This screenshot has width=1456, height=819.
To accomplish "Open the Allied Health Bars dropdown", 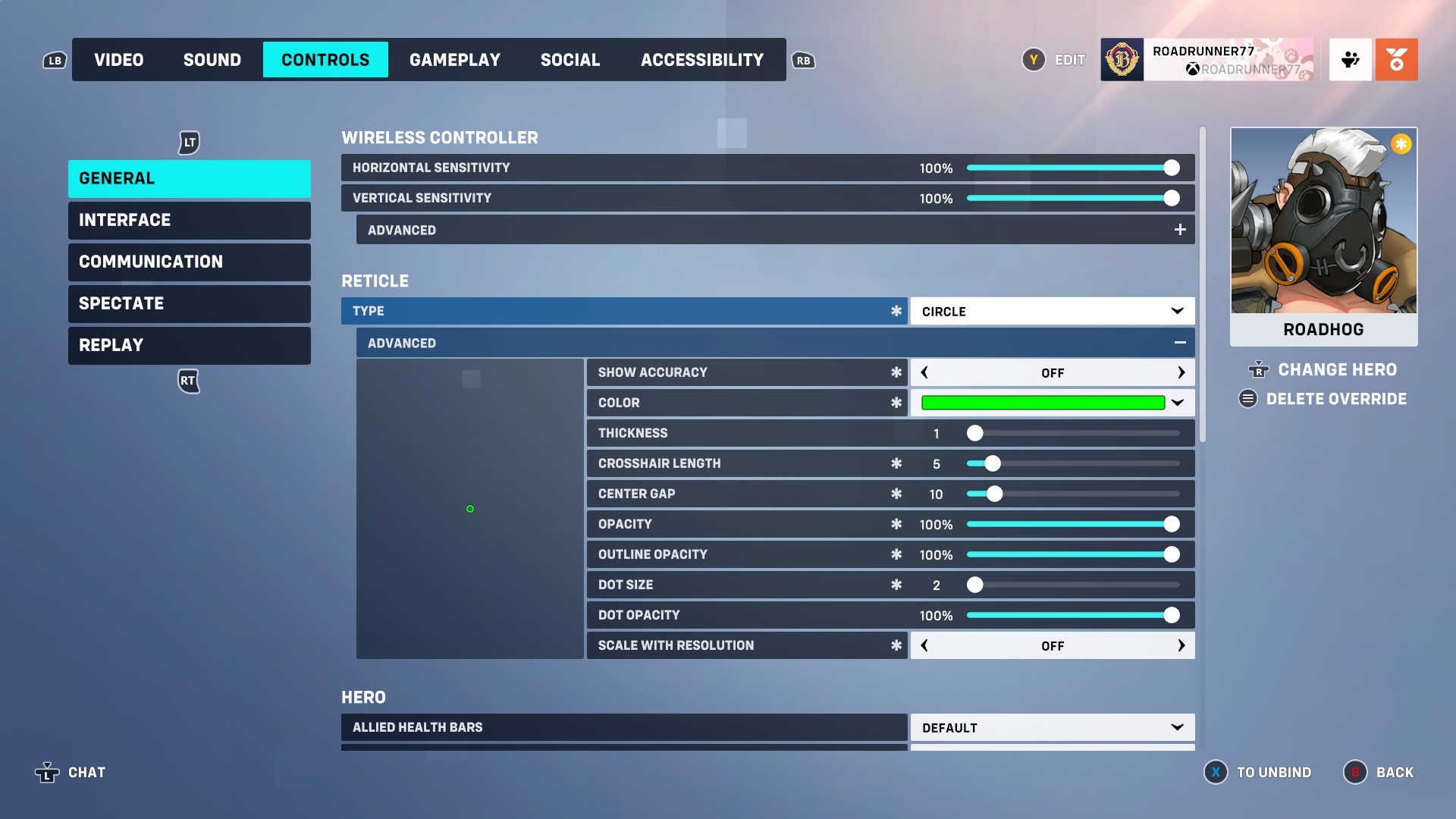I will point(1052,727).
